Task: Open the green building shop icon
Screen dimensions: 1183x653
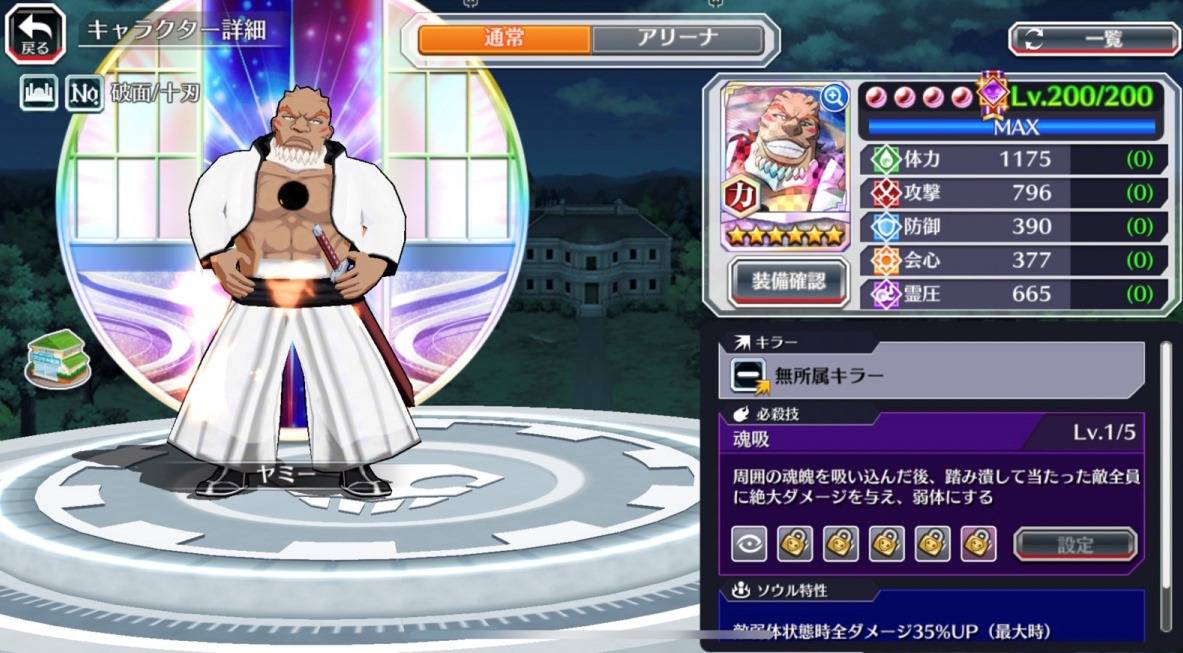Action: click(55, 356)
